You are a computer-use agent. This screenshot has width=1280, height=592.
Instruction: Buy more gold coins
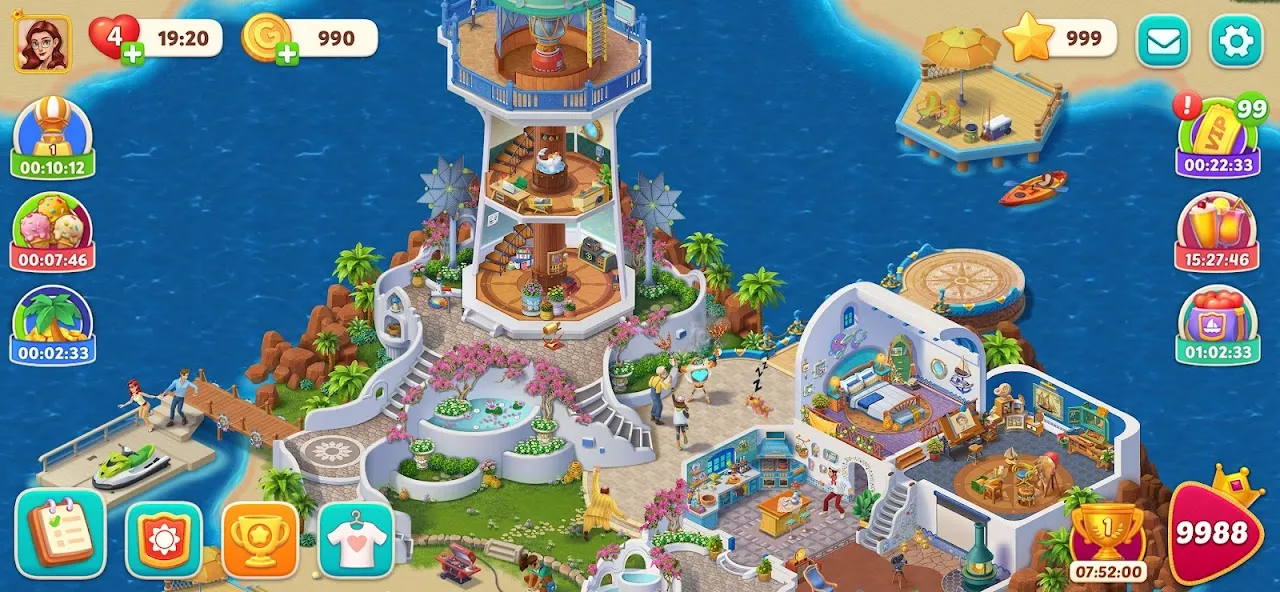[x=287, y=53]
